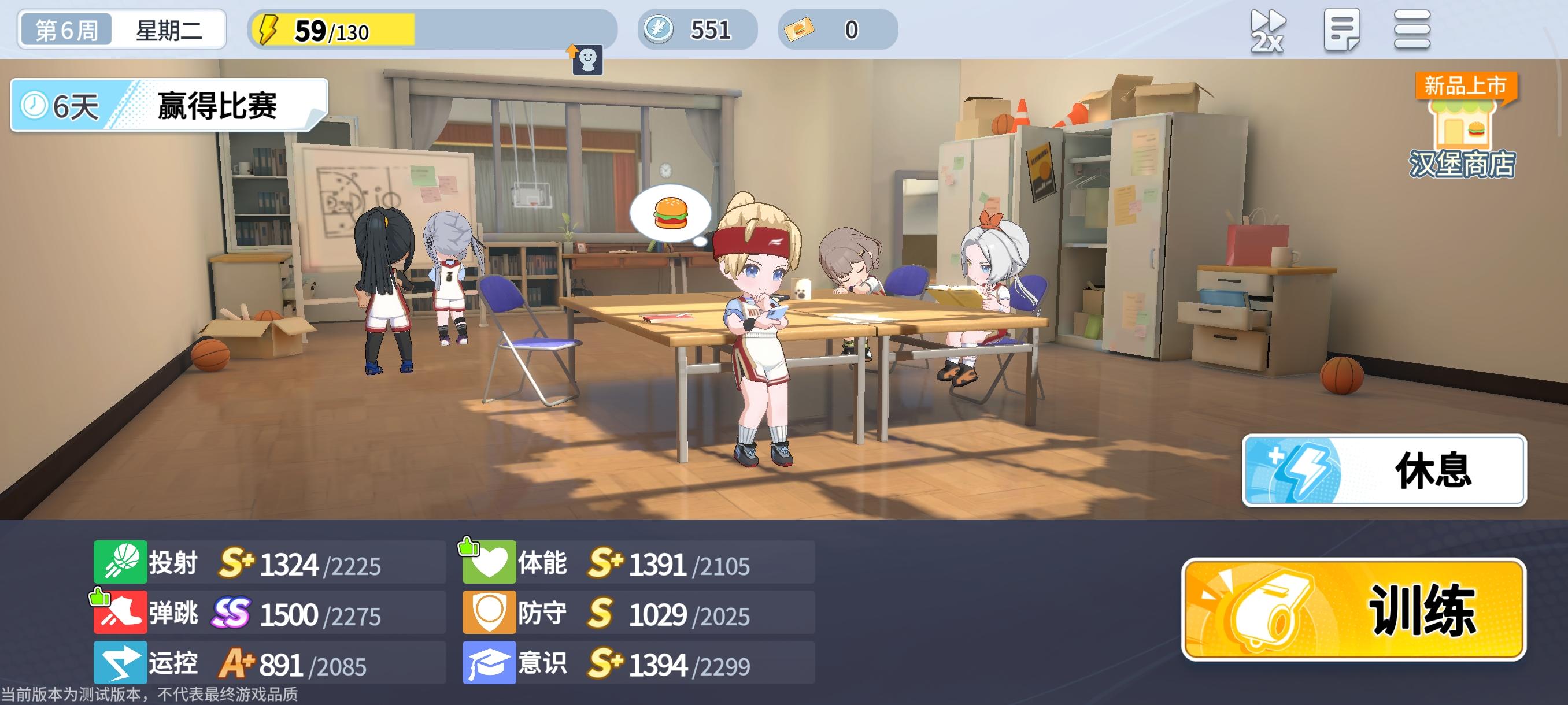Select the green 投射 shooting stat icon
The image size is (1568, 705).
119,563
